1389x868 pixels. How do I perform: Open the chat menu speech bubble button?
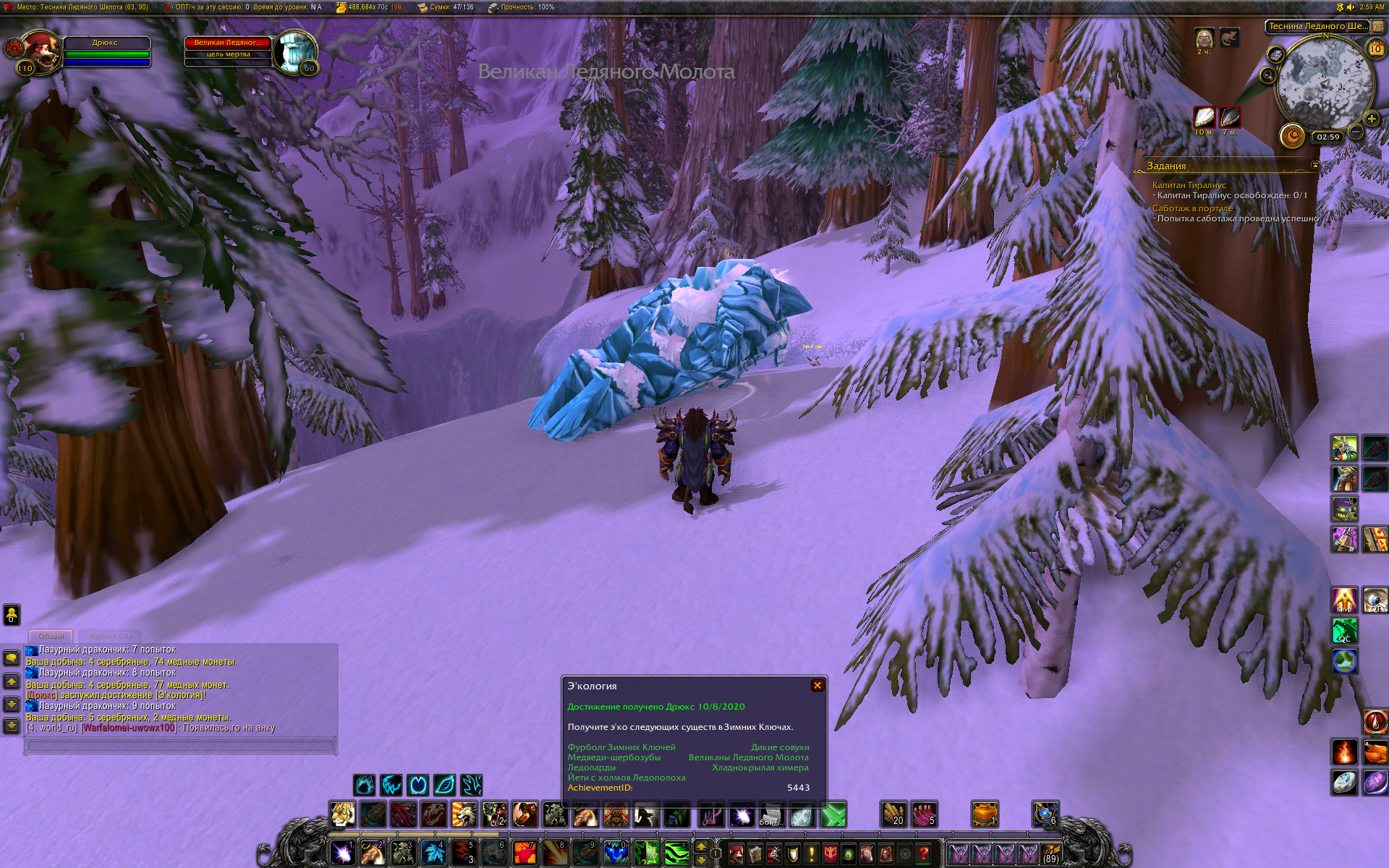(x=12, y=658)
